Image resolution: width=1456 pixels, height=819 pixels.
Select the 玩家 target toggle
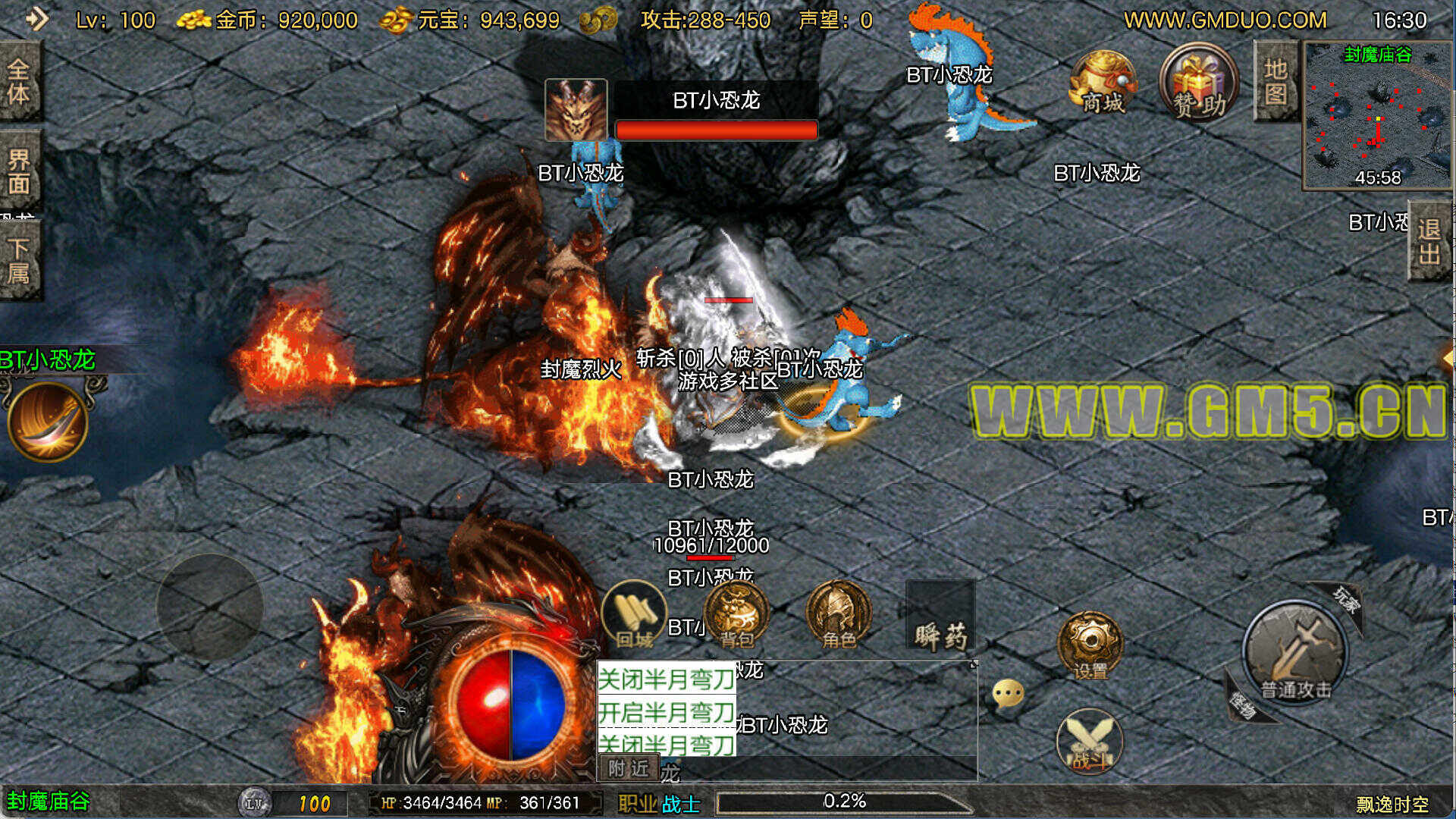(1346, 601)
